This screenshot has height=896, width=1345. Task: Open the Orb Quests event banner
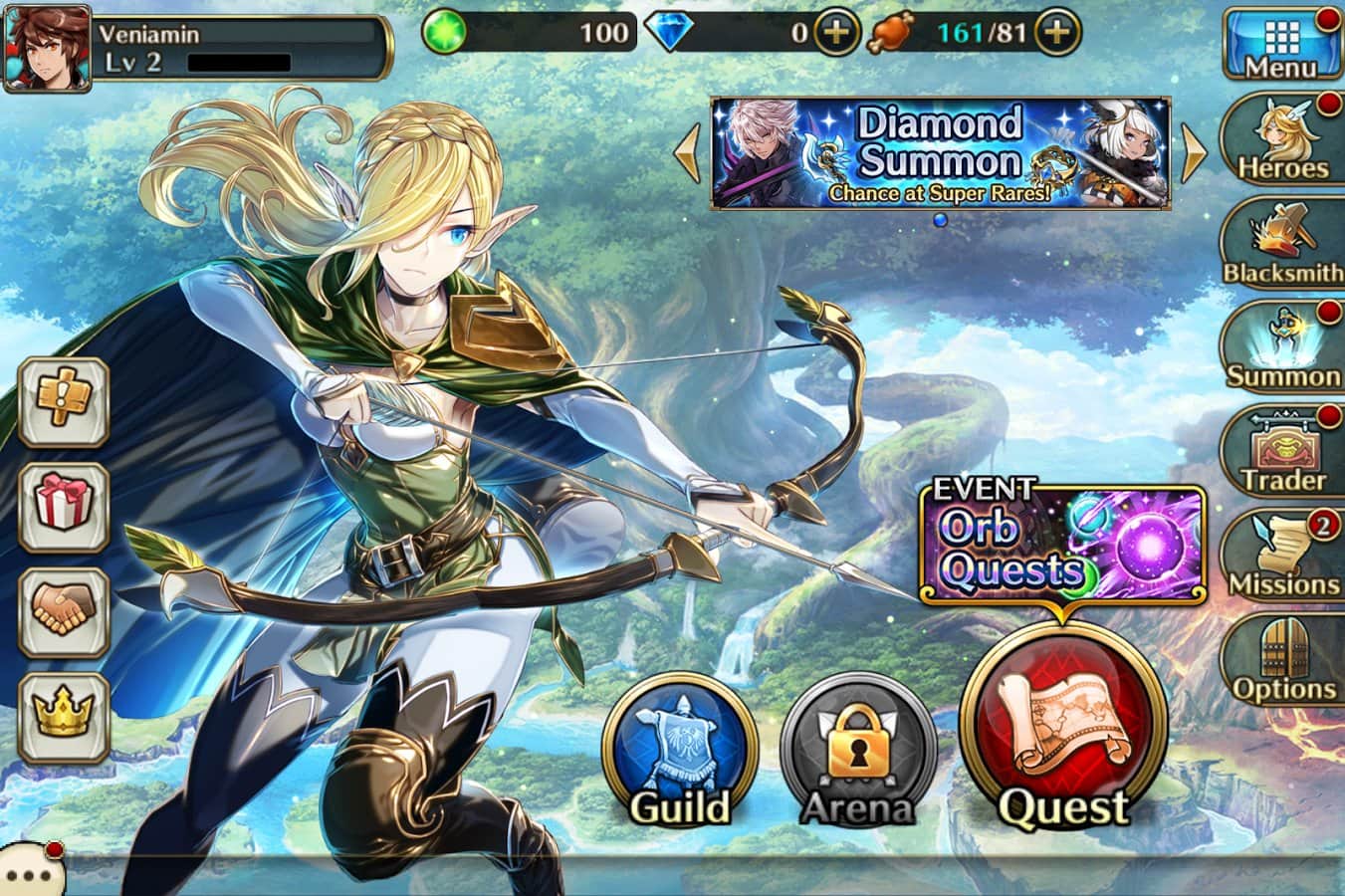[x=1062, y=543]
